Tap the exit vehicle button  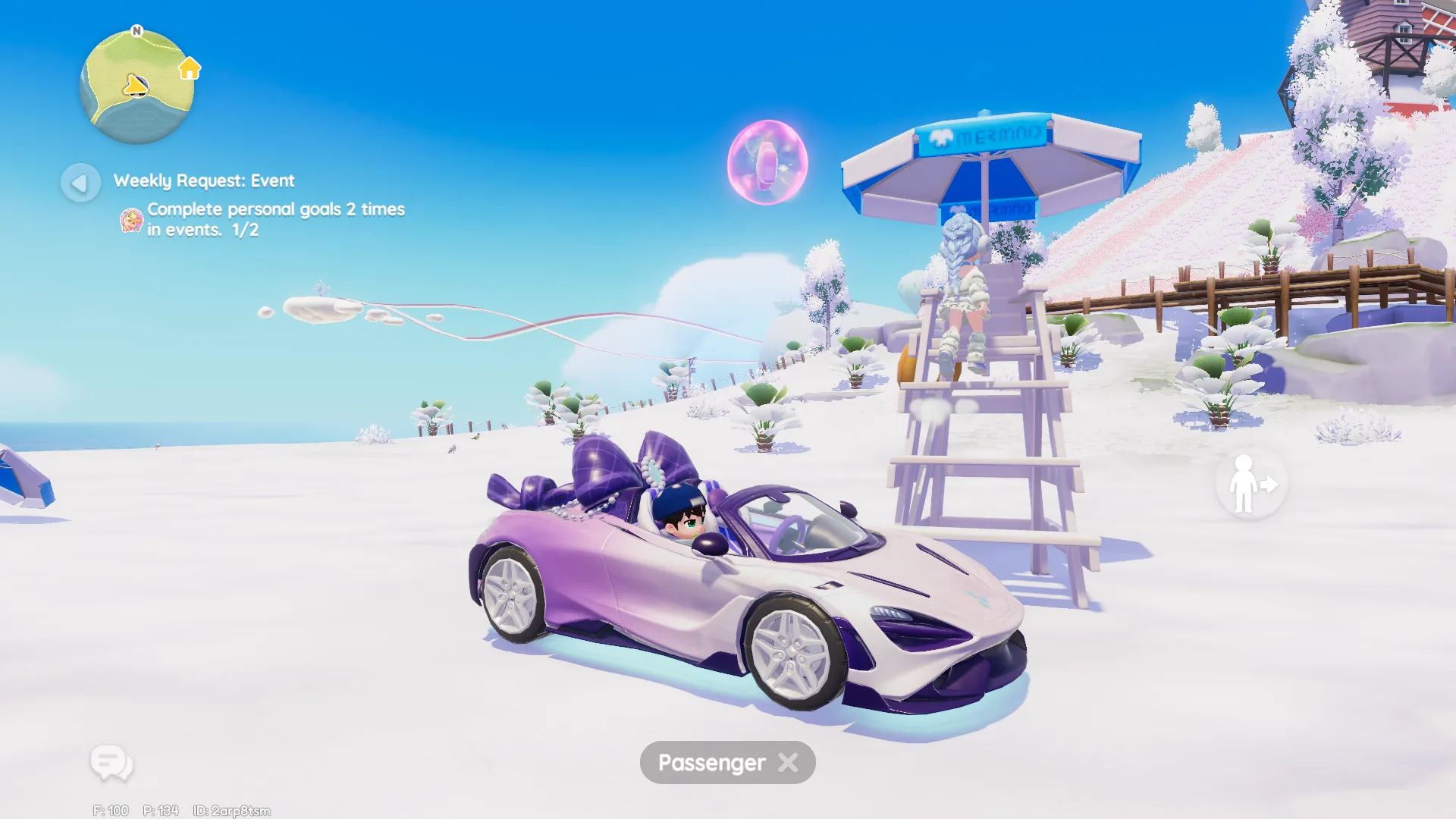coord(1251,485)
